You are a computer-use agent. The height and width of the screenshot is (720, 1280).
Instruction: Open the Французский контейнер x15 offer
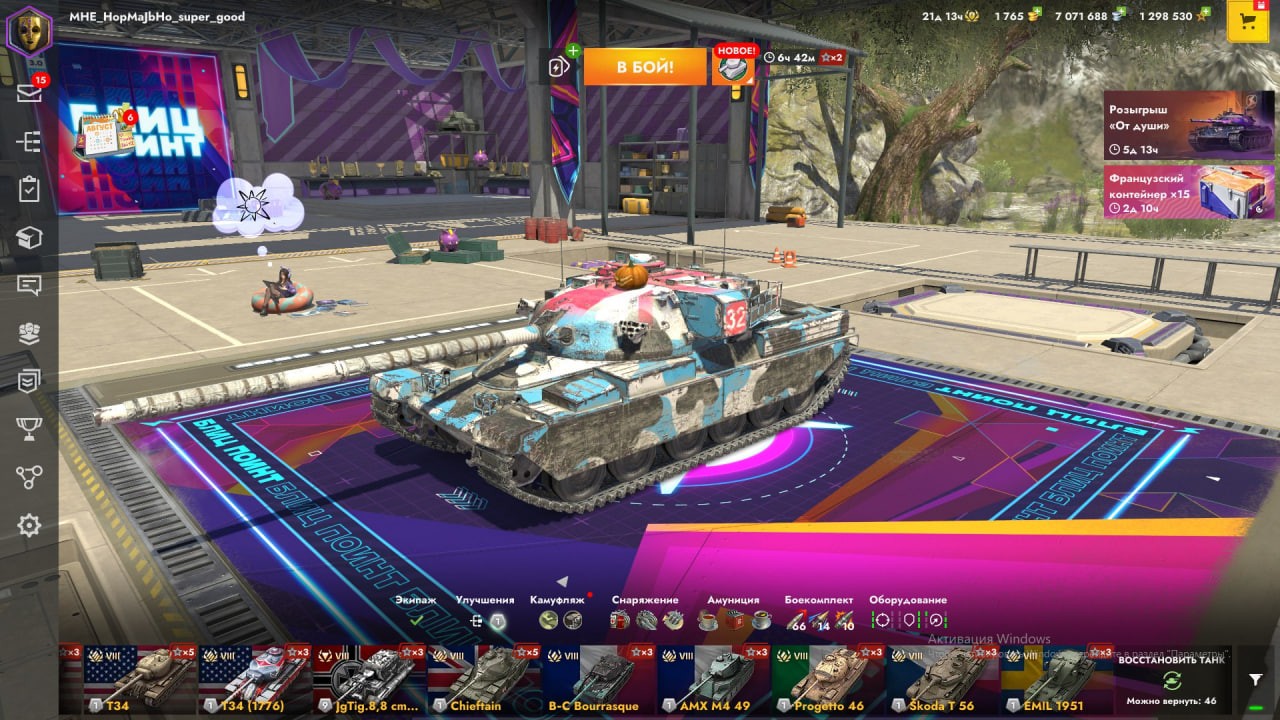(1189, 191)
